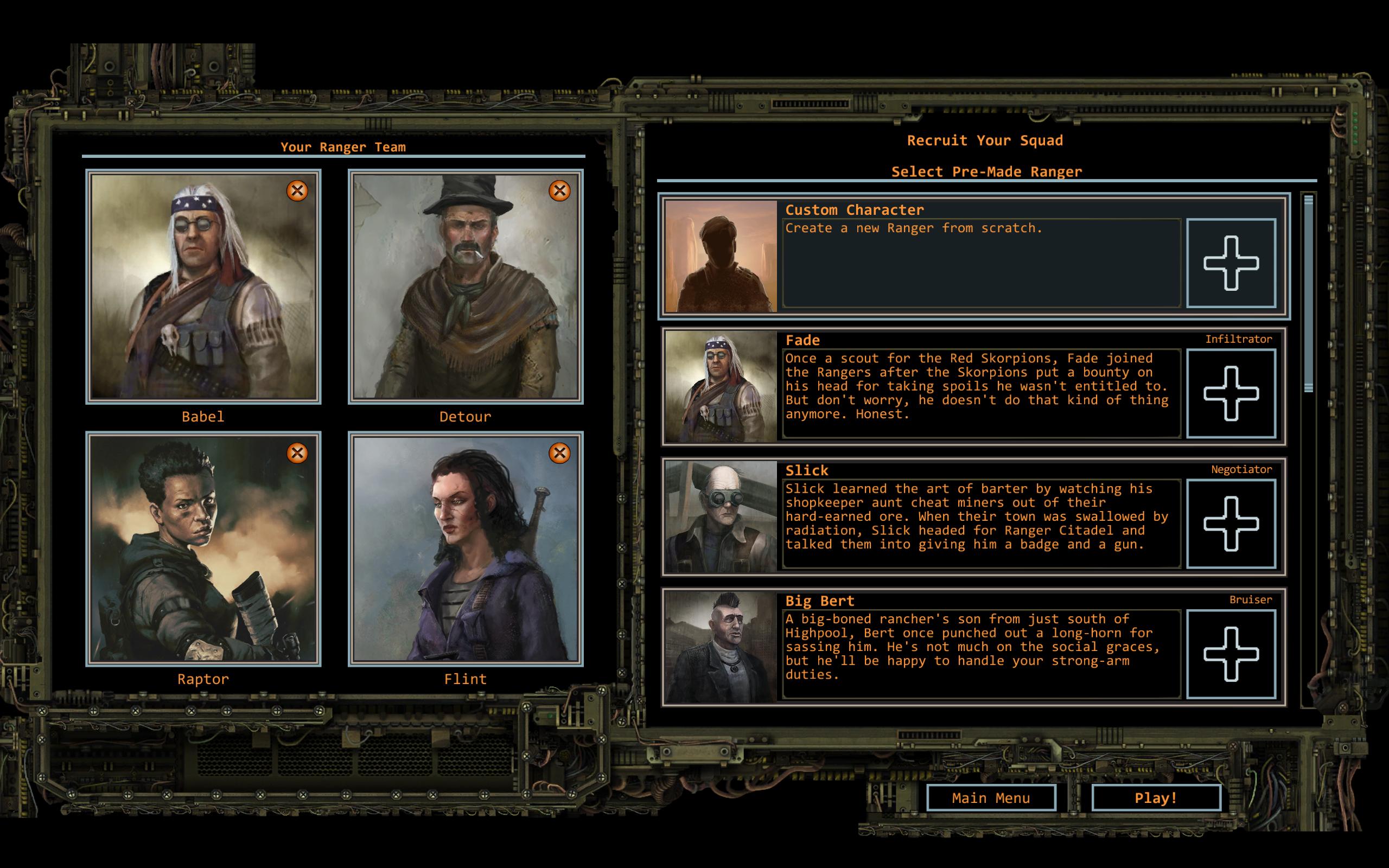Screen dimensions: 1389x868
Task: Recruit Big Bert using the plus button
Action: point(1231,654)
